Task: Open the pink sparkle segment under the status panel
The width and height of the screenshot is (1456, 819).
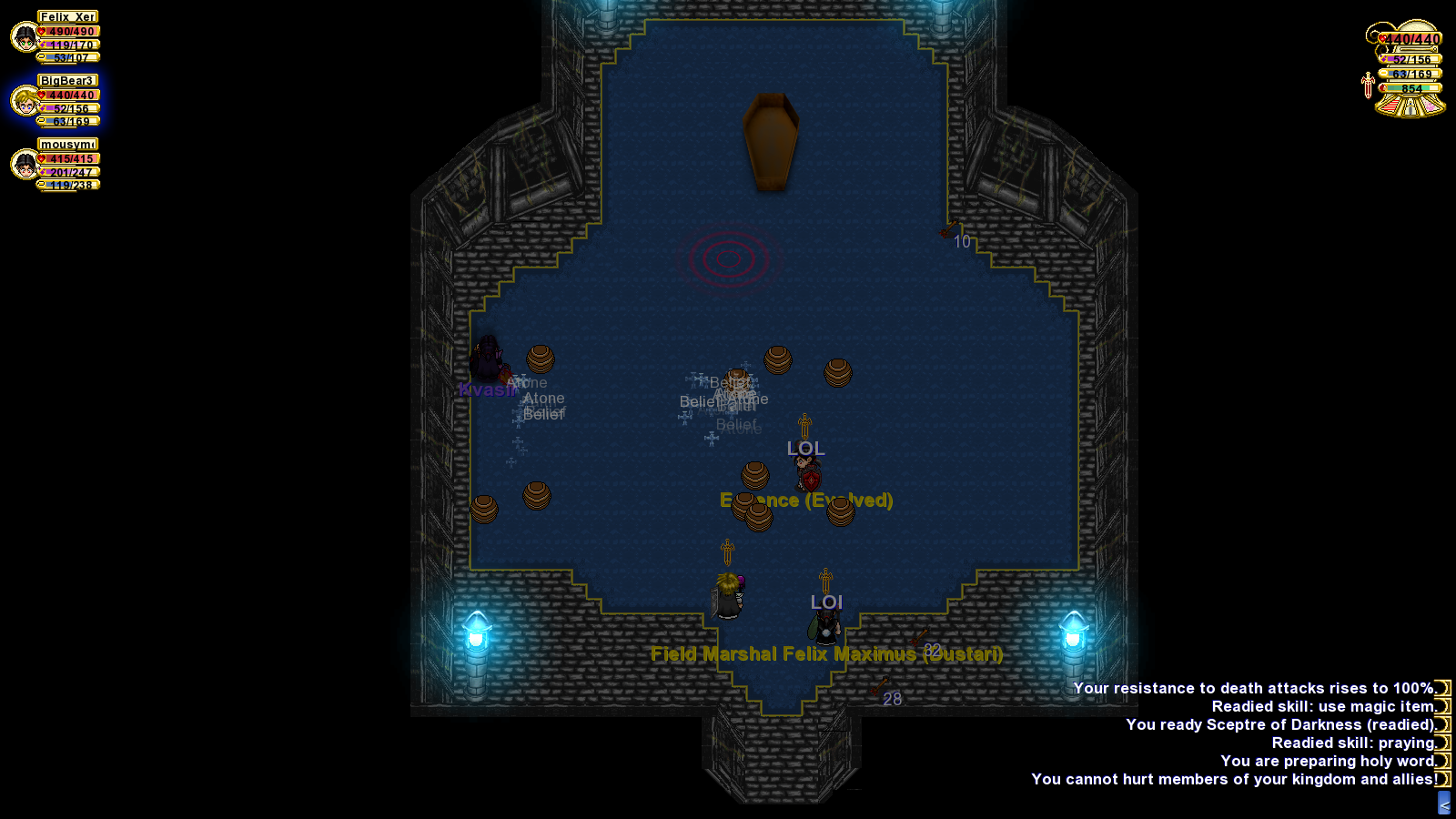Action: 1431,107
